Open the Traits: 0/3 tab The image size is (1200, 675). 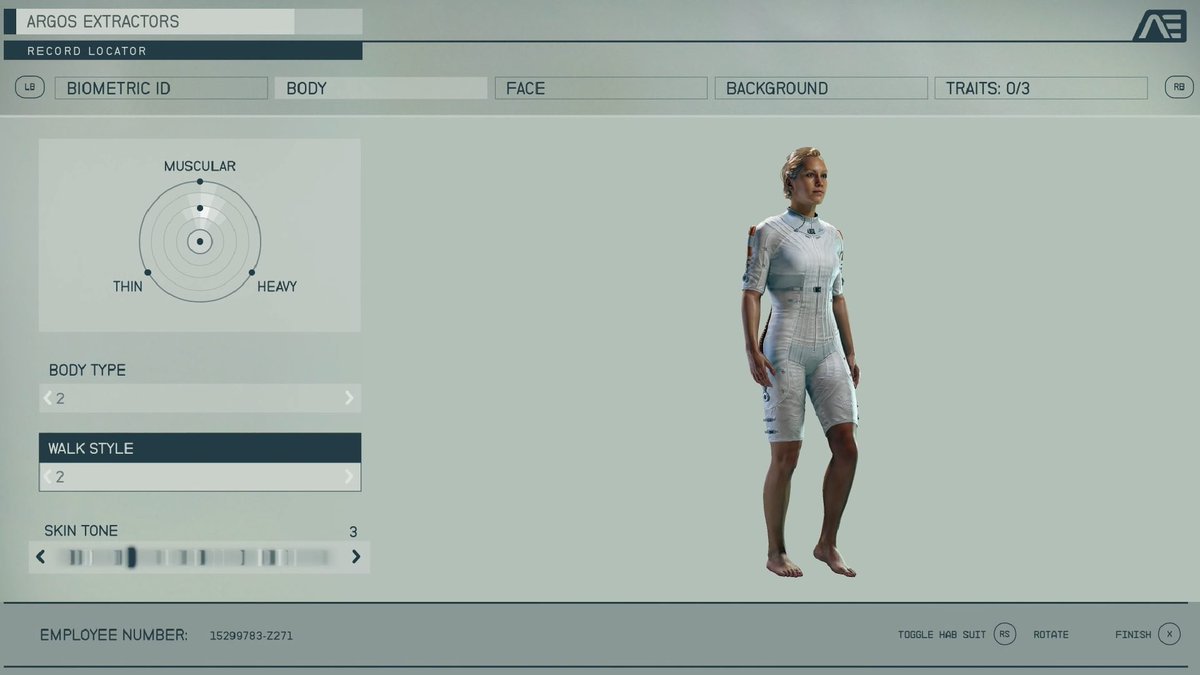click(1040, 88)
